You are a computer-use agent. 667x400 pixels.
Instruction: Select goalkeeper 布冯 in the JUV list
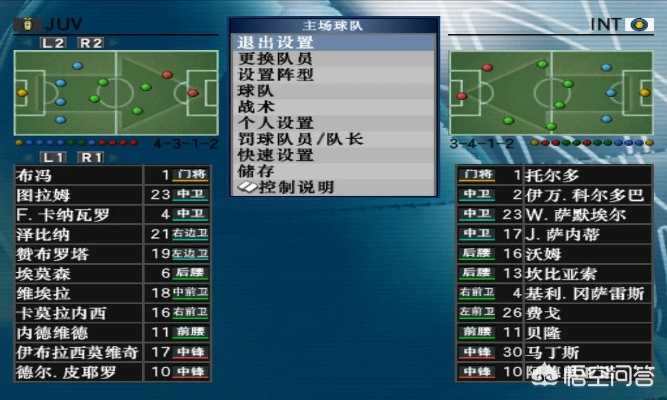[112, 175]
